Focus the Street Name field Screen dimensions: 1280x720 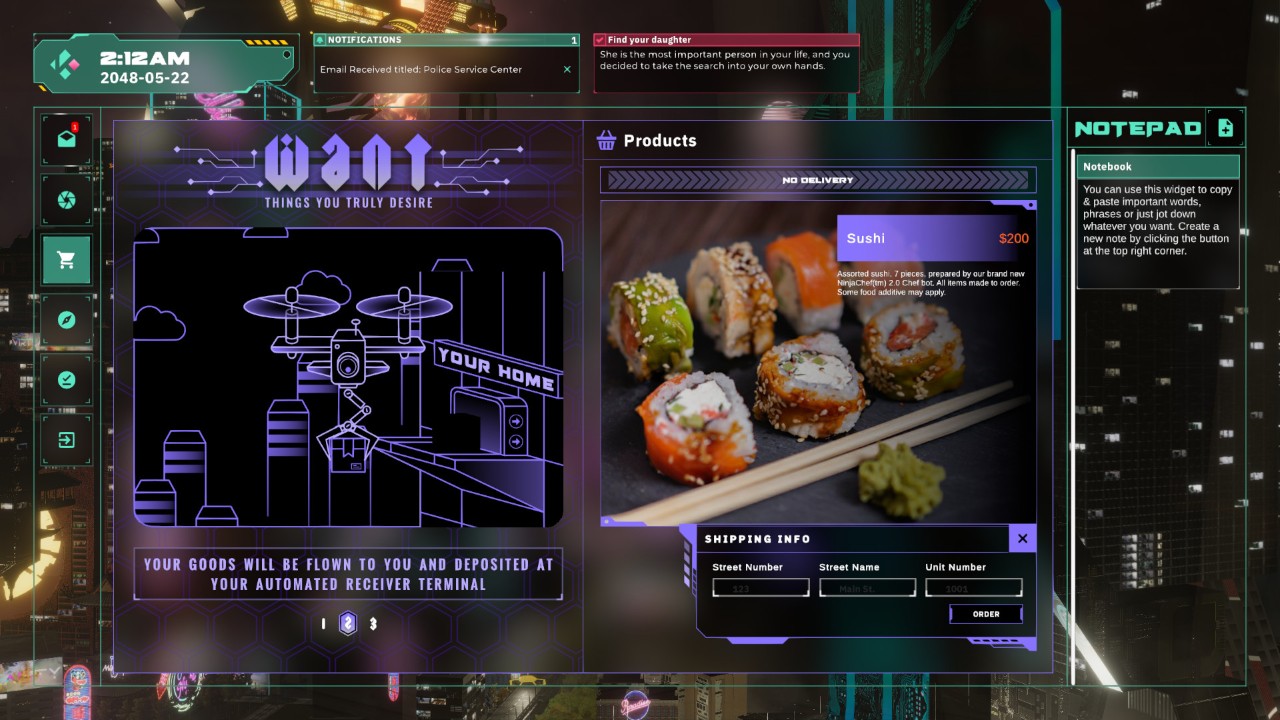click(x=867, y=588)
